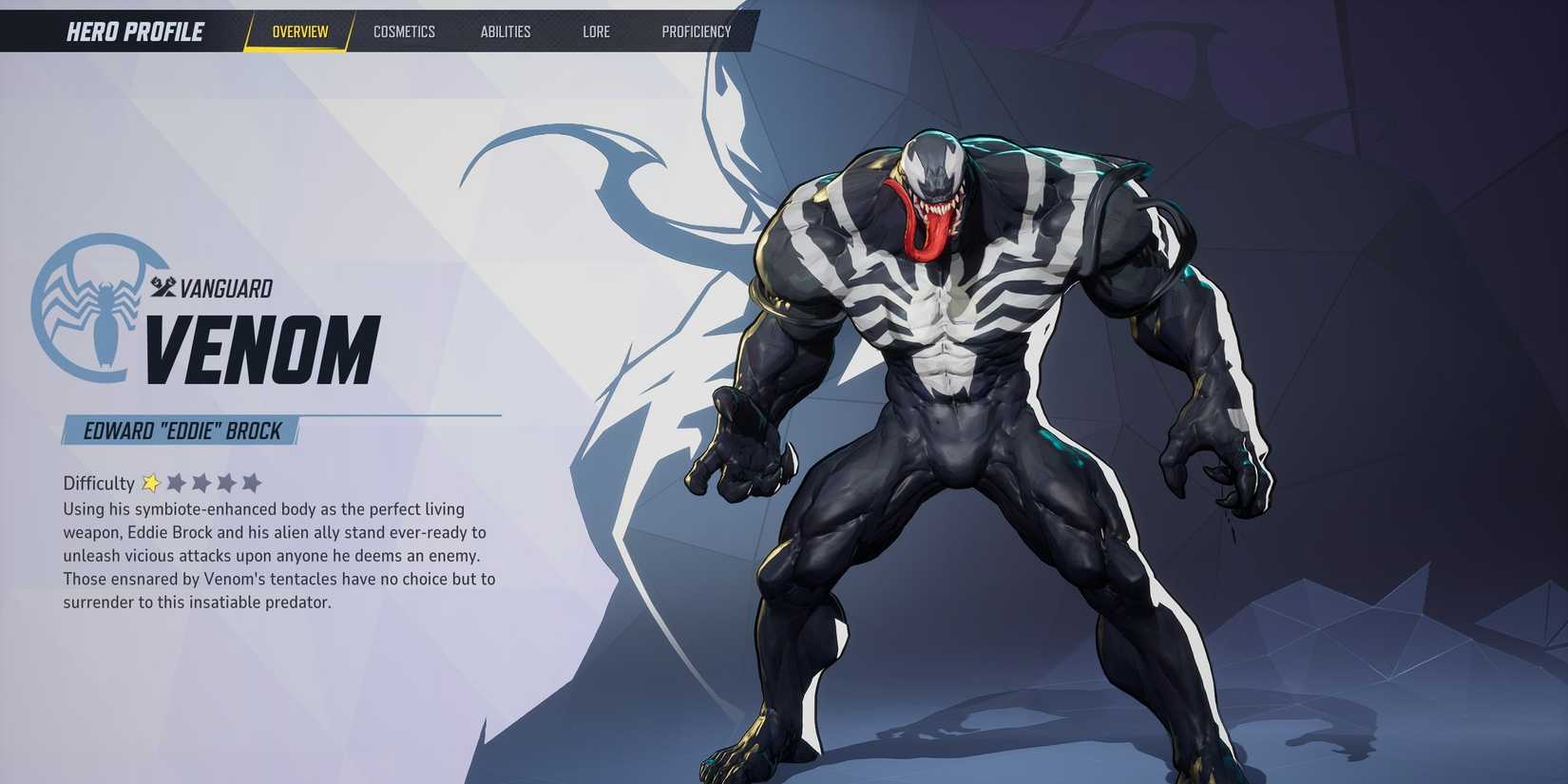The image size is (1568, 784).
Task: Select the highlighted Overview tab
Action: [299, 29]
